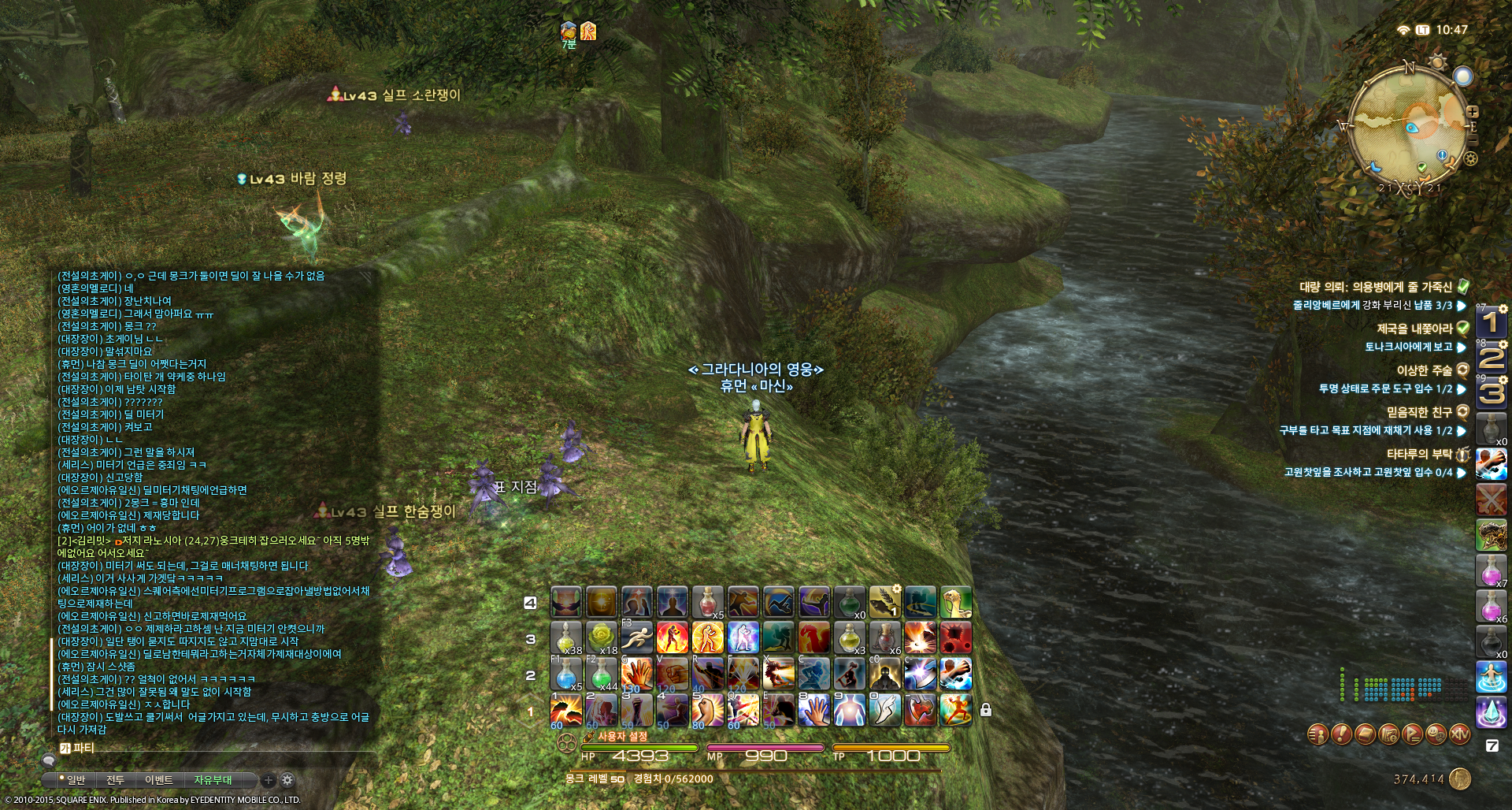1512x810 pixels.
Task: Select the 이벤트 chat tab
Action: tap(158, 780)
